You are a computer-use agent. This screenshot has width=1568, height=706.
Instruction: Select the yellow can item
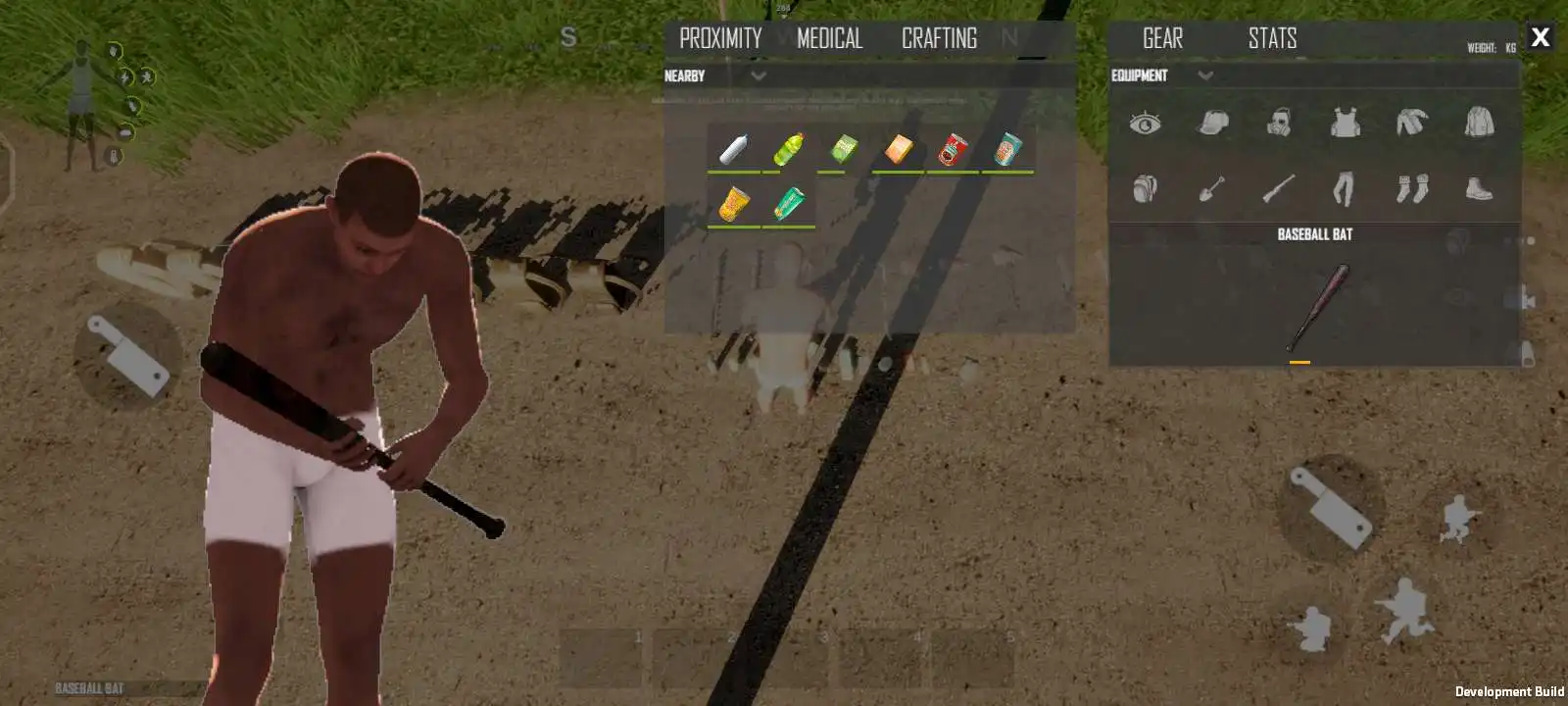[x=734, y=204]
